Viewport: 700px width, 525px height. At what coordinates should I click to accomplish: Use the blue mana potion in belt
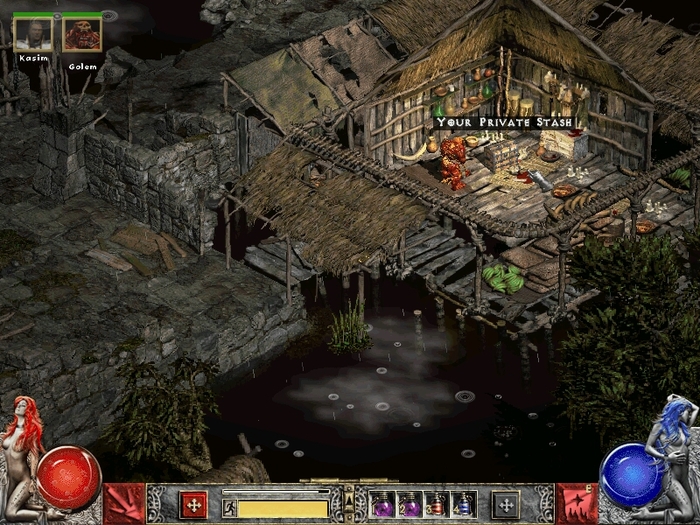(462, 505)
